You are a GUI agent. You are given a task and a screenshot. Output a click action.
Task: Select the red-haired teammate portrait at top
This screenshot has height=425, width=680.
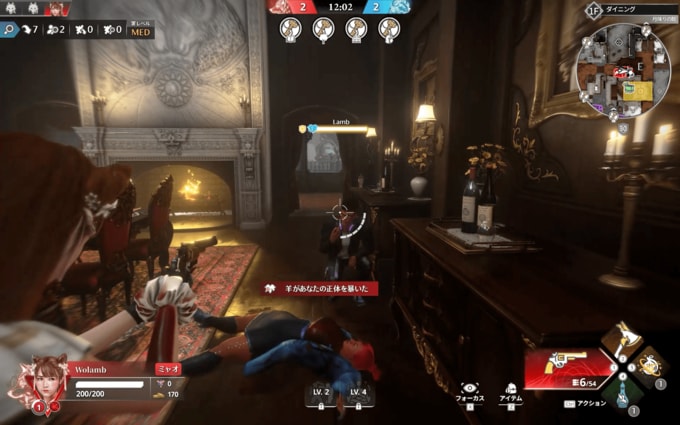[58, 9]
